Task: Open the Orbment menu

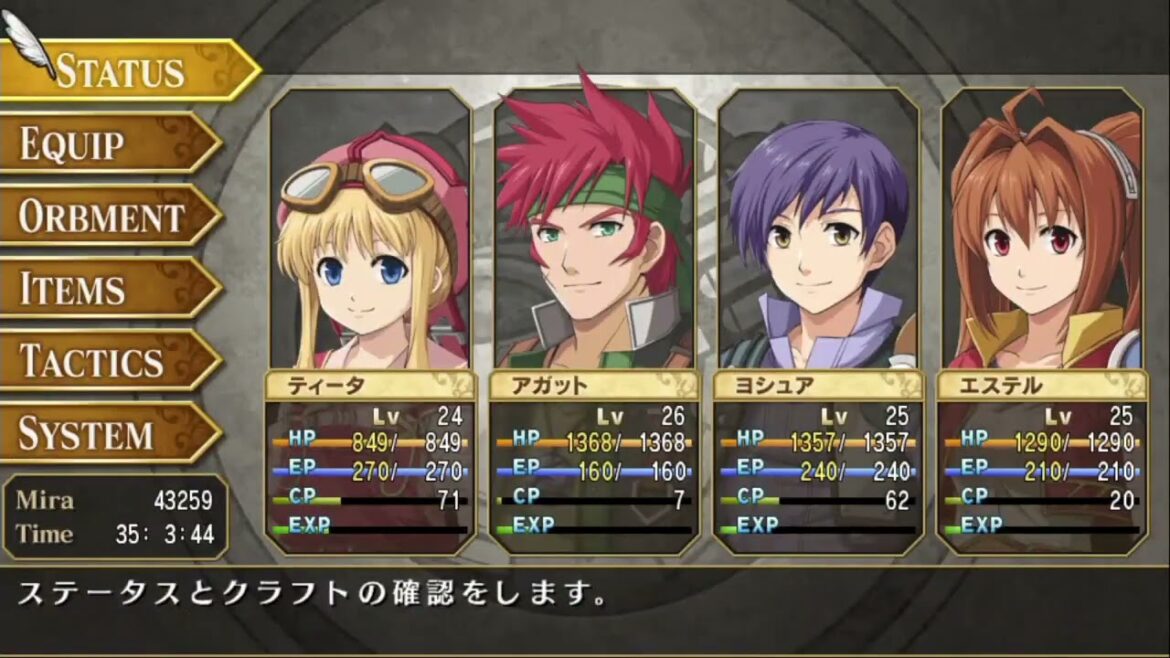Action: [x=102, y=216]
